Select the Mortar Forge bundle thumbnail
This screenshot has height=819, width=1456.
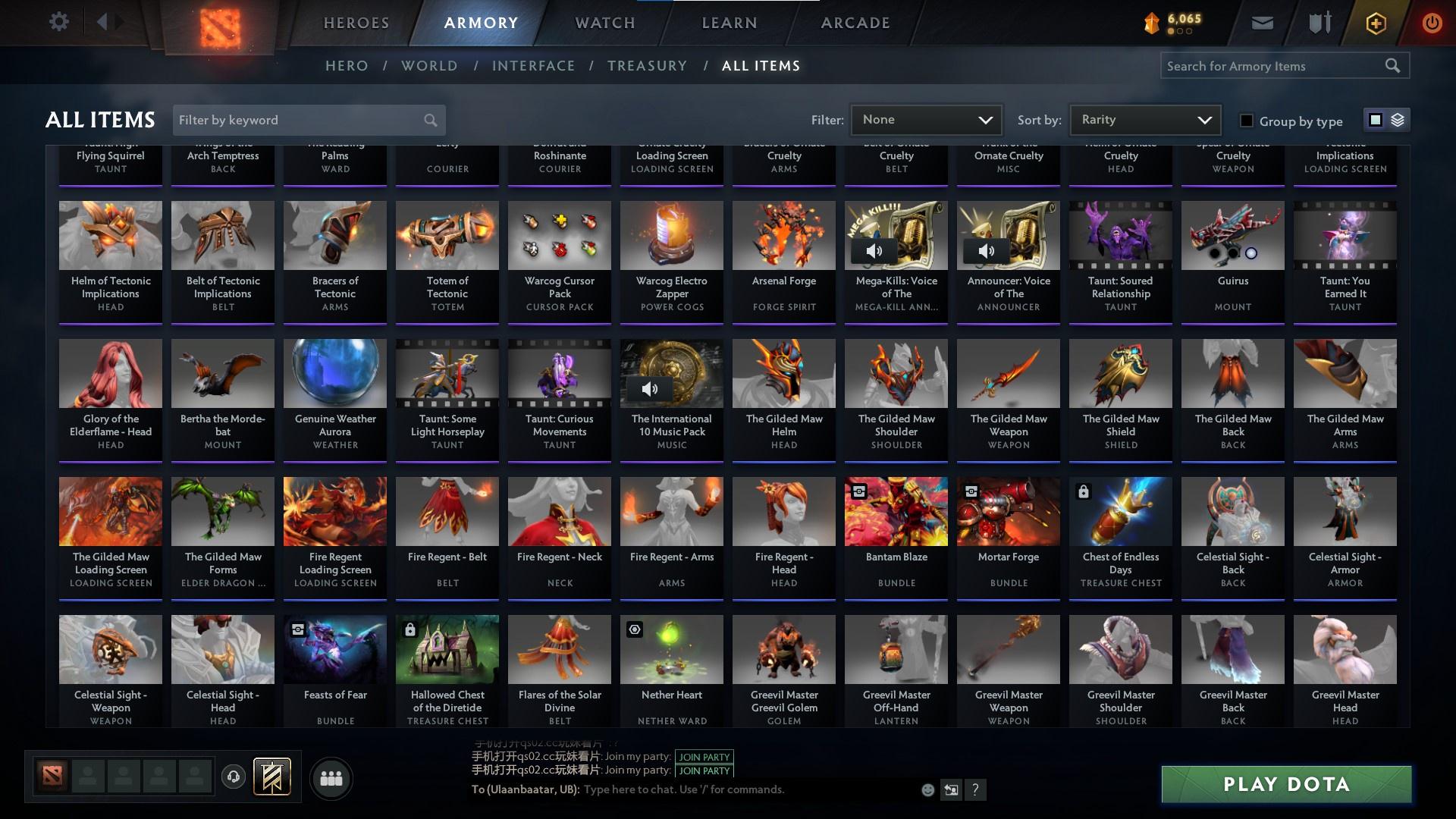[x=1008, y=512]
